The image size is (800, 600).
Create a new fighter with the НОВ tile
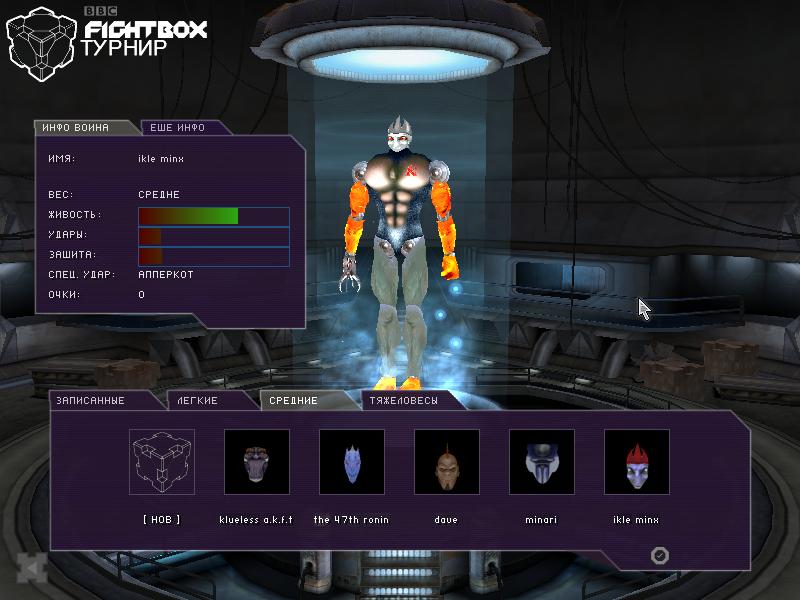tap(161, 462)
